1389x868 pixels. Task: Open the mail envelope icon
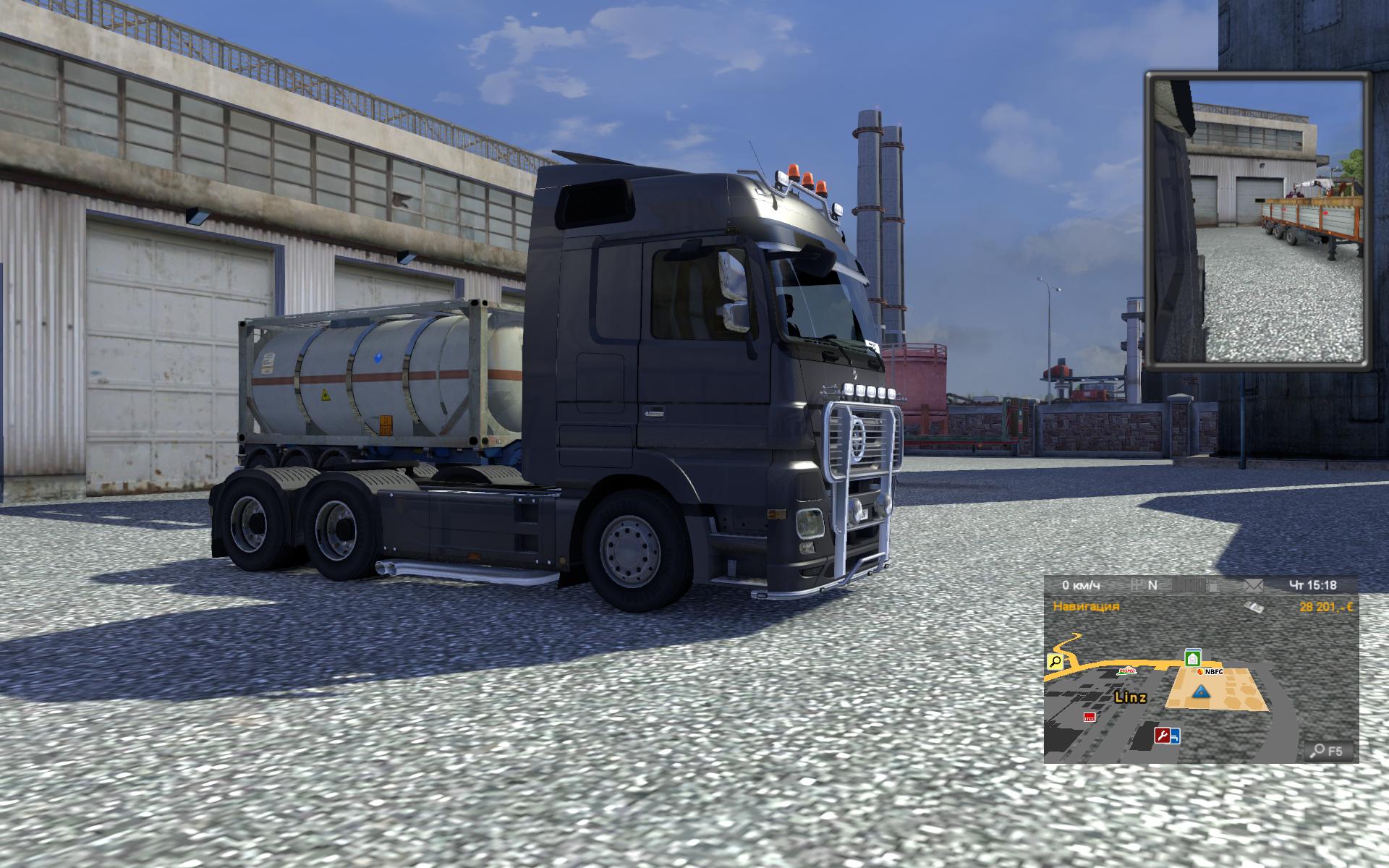click(x=1253, y=584)
